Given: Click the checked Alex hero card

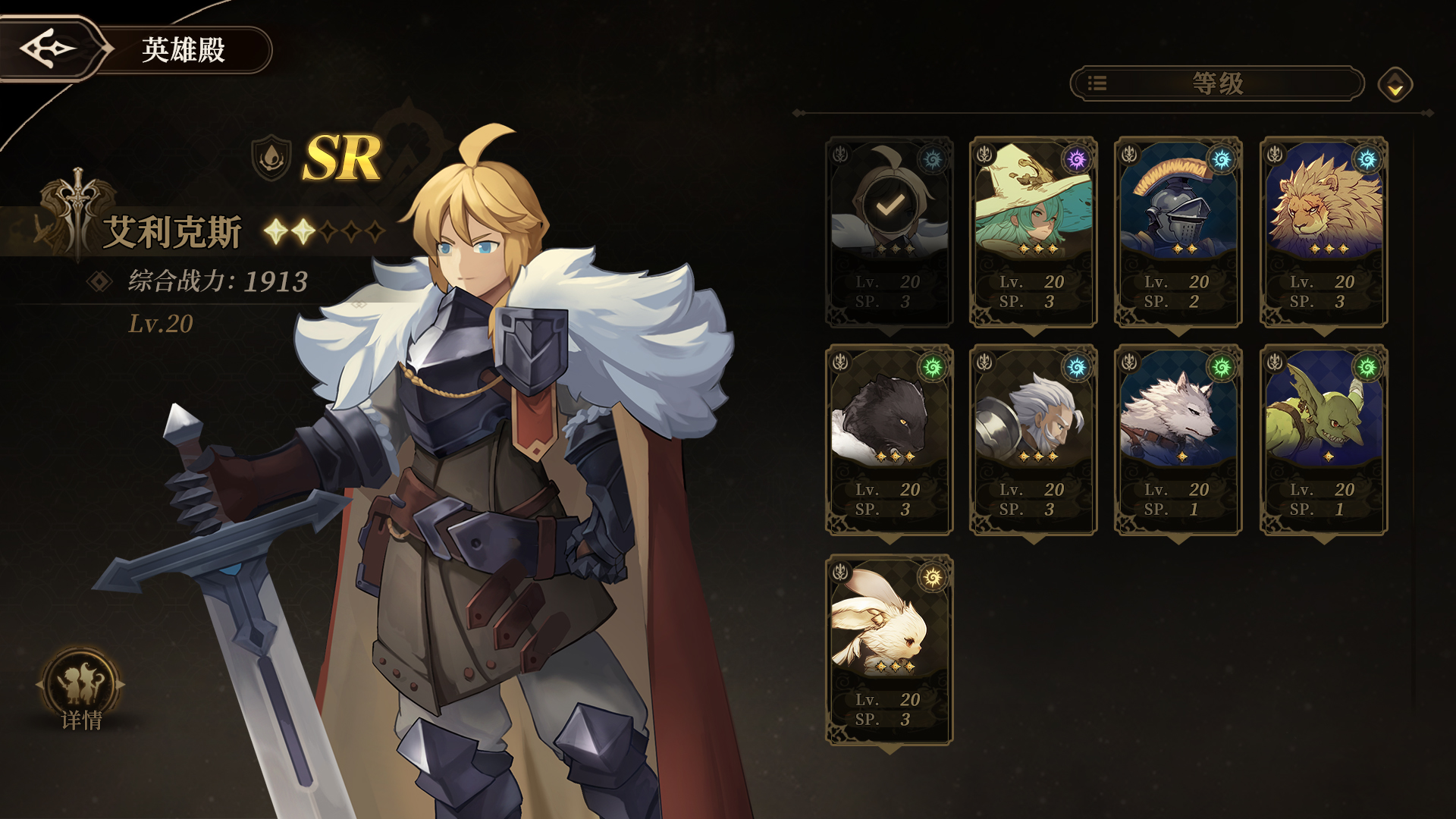Looking at the screenshot, I should click(889, 232).
